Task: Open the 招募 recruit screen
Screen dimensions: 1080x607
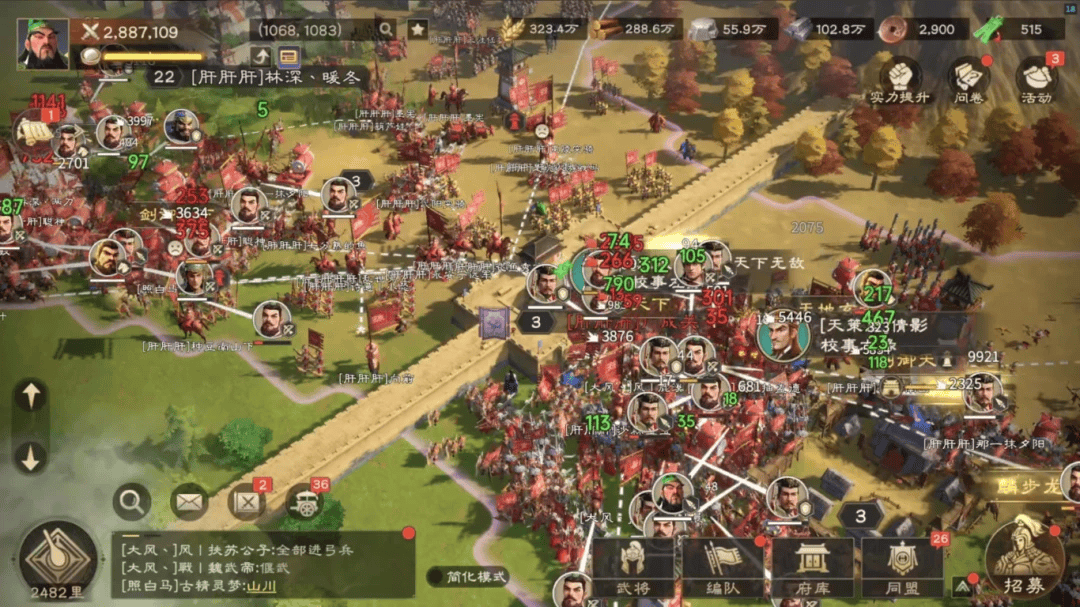Action: [1024, 558]
